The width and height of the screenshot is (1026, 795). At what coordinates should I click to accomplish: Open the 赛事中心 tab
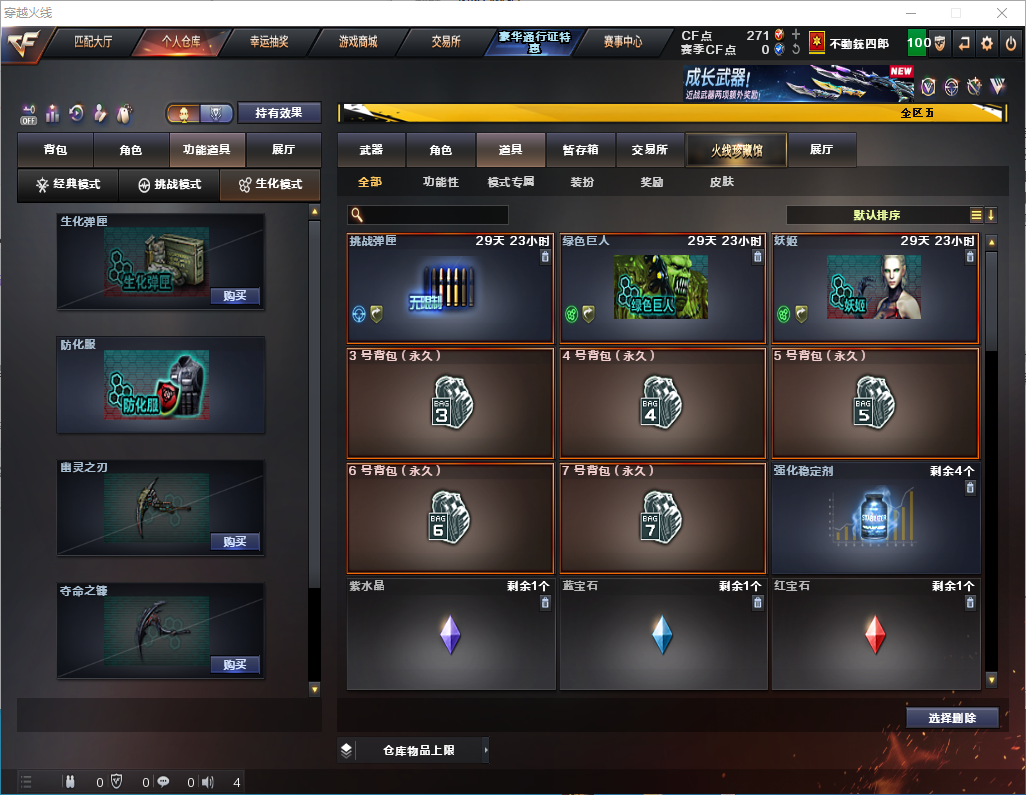click(x=622, y=42)
